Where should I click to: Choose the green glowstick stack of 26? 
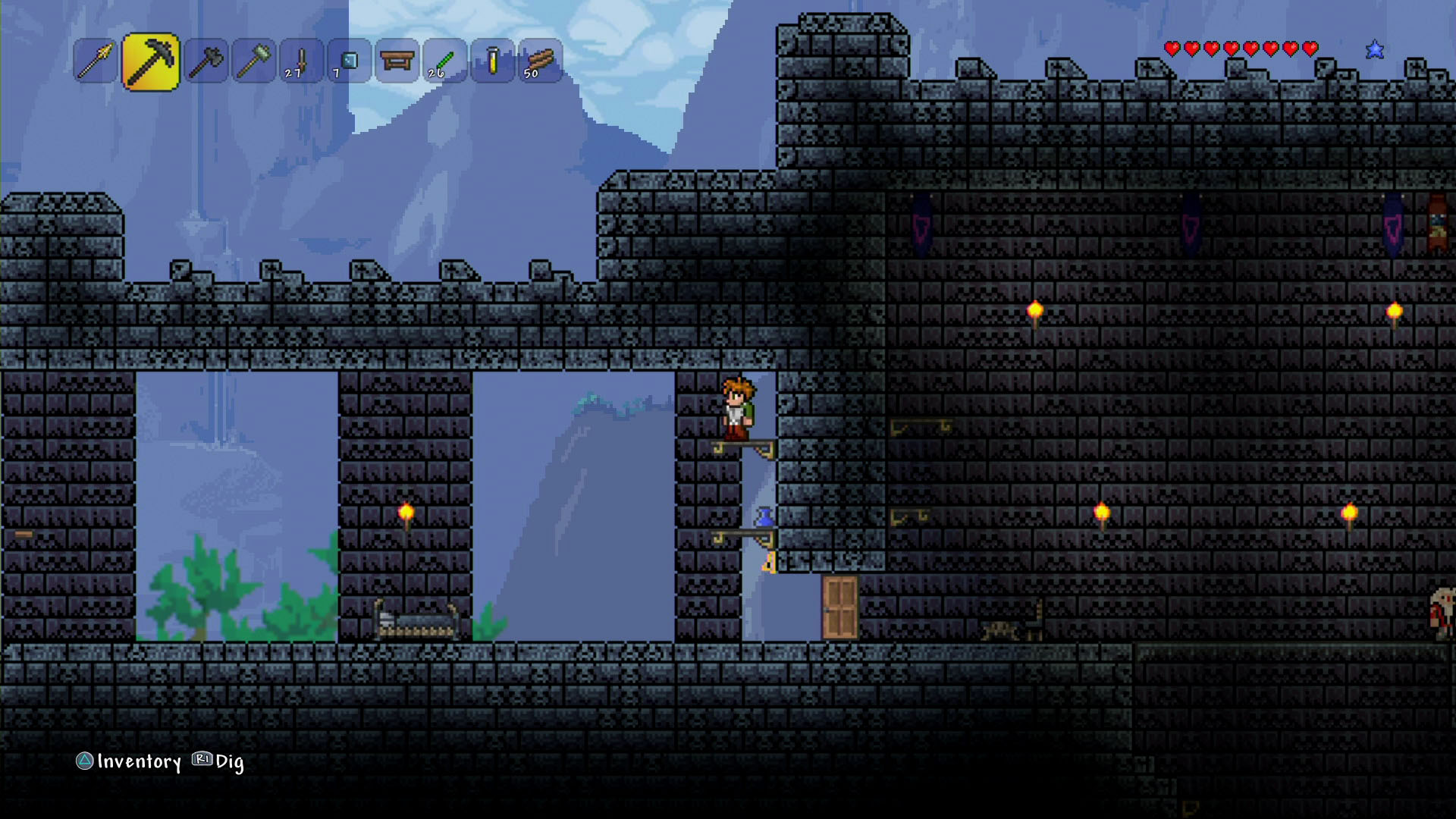(444, 61)
